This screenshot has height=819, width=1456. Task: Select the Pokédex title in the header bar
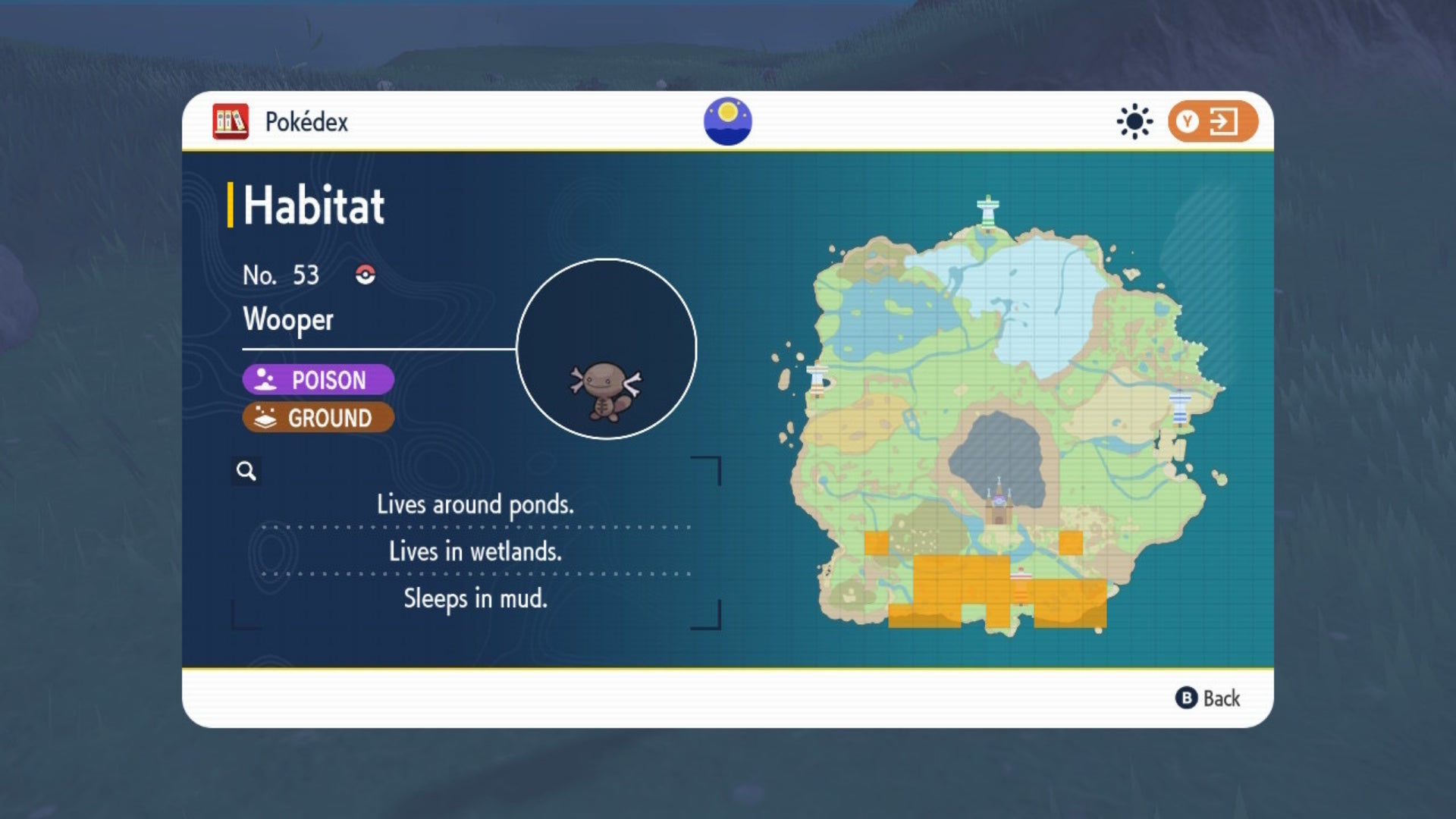click(x=306, y=121)
